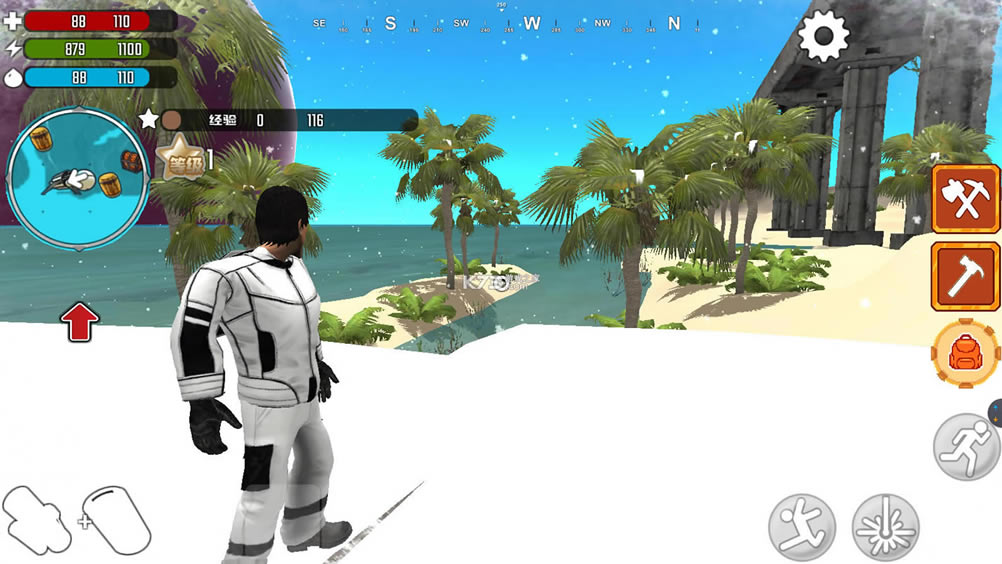Screen dimensions: 1002x564
Task: Activate the burst attack button
Action: [x=885, y=526]
